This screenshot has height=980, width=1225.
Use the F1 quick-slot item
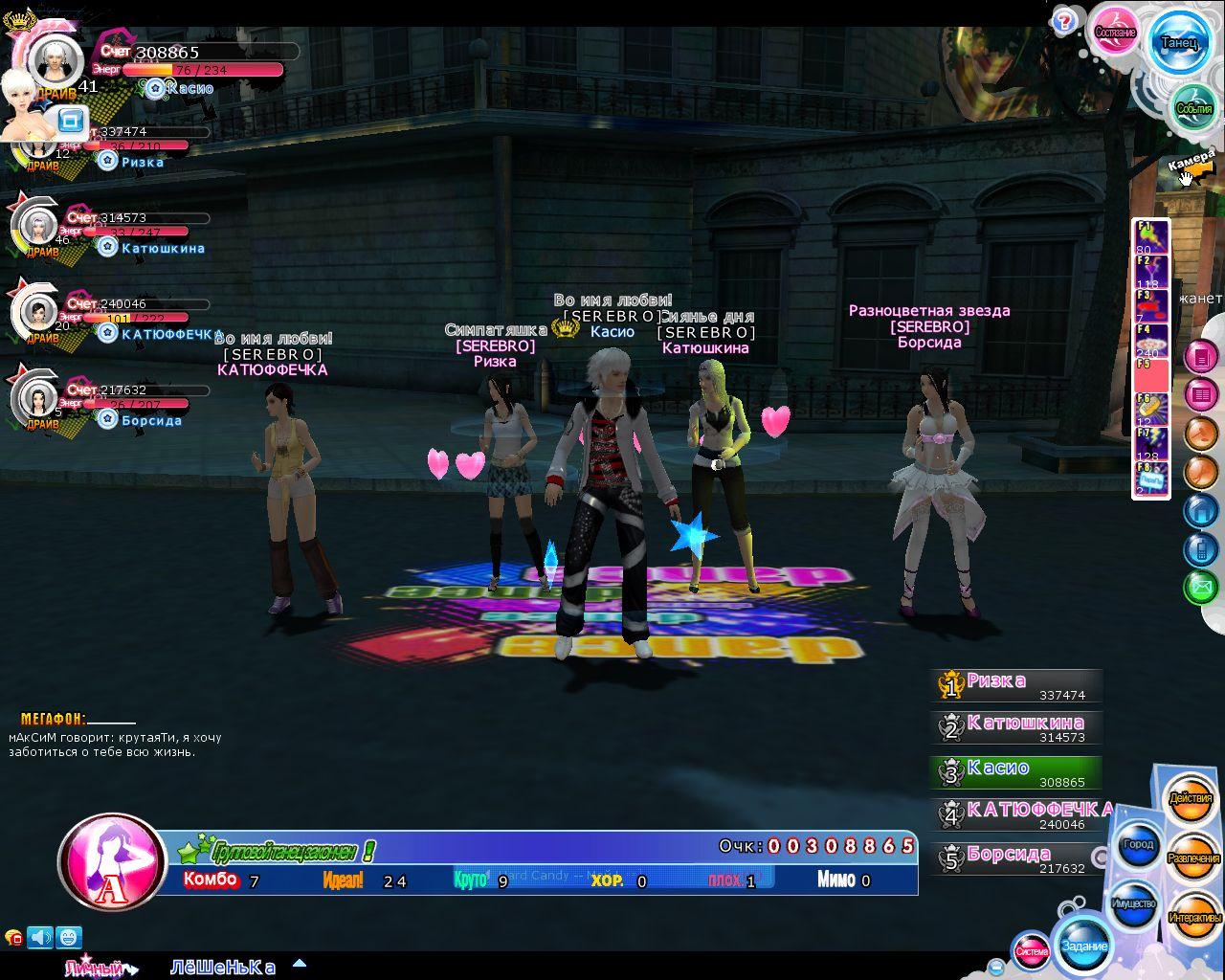click(x=1150, y=236)
